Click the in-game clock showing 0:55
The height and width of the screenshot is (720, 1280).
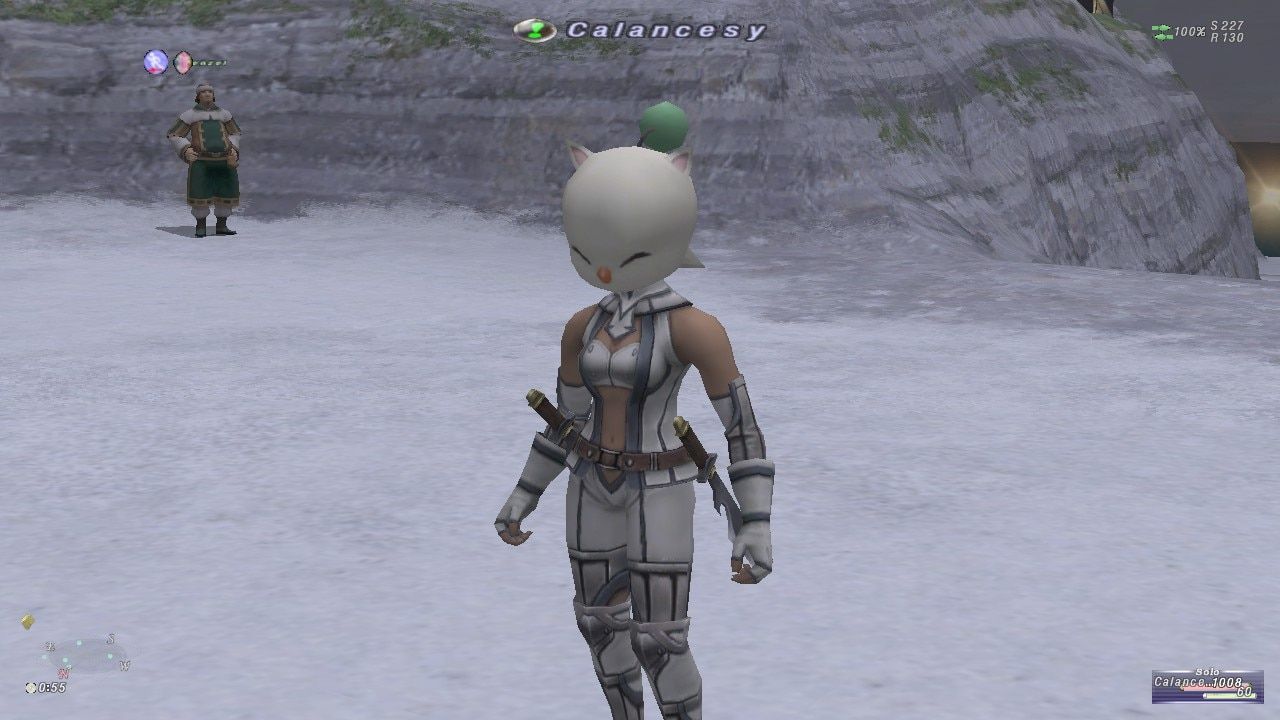click(52, 688)
